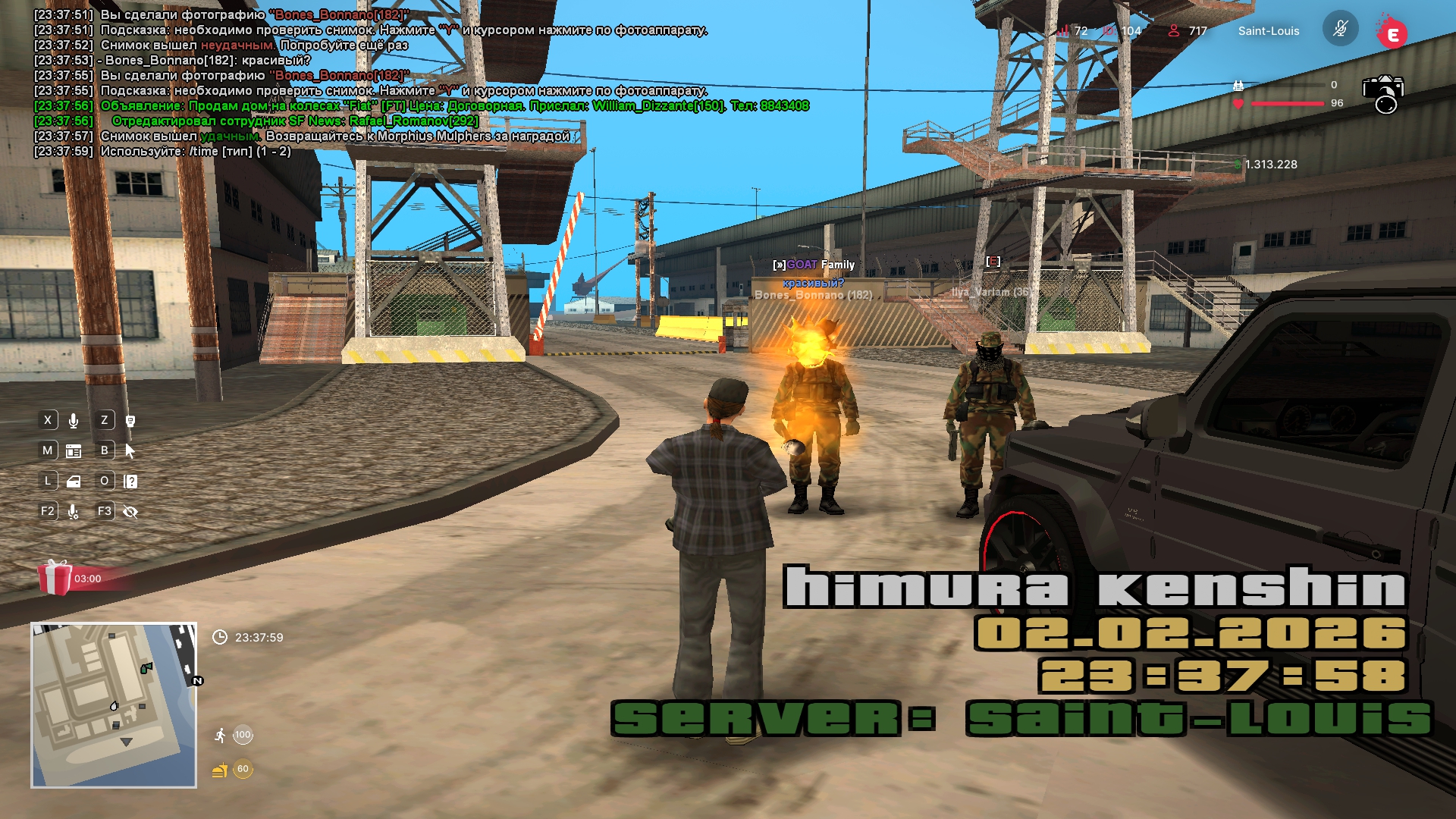Viewport: 1456px width, 819px height.
Task: Click the sprint stamina runner icon
Action: [220, 735]
